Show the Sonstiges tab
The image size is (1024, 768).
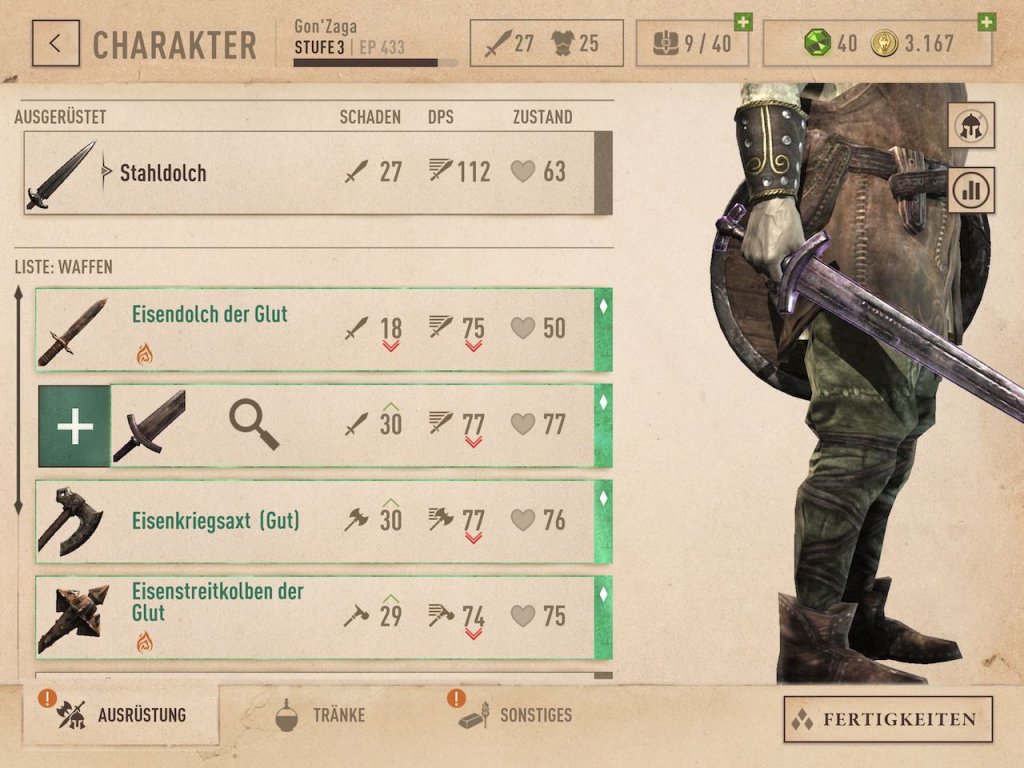tap(515, 715)
